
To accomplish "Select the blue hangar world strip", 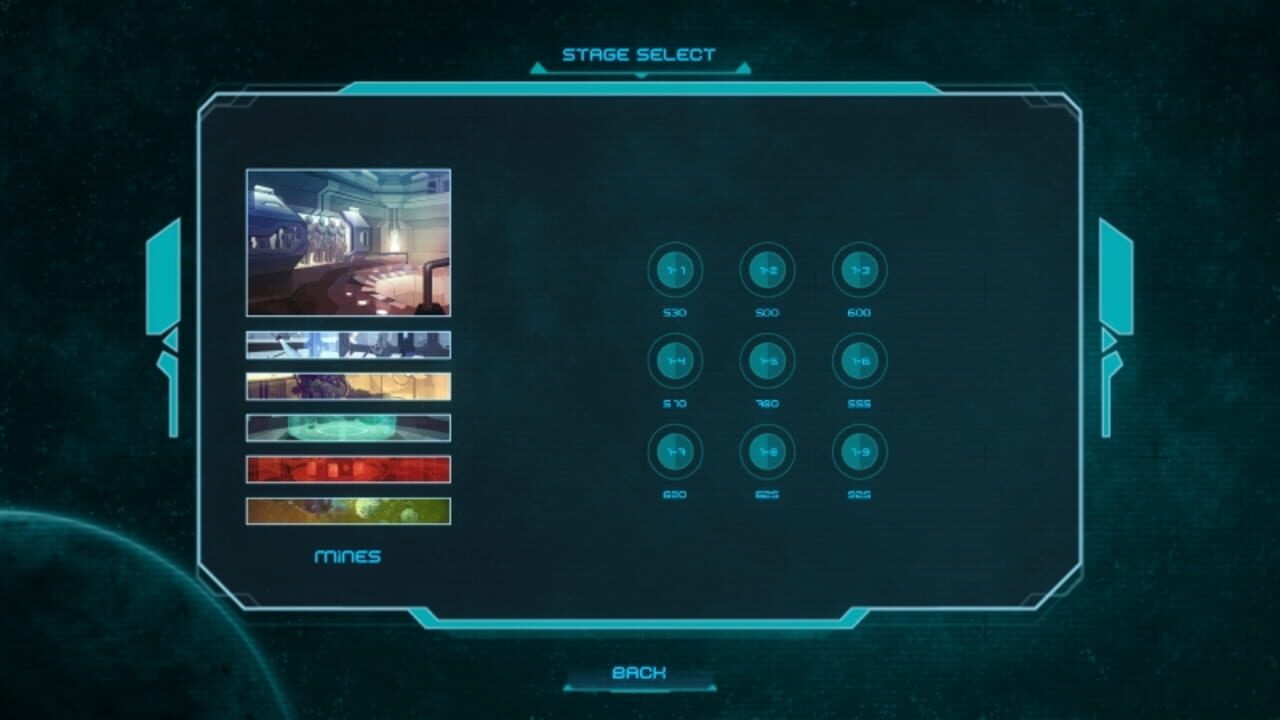I will (x=348, y=344).
